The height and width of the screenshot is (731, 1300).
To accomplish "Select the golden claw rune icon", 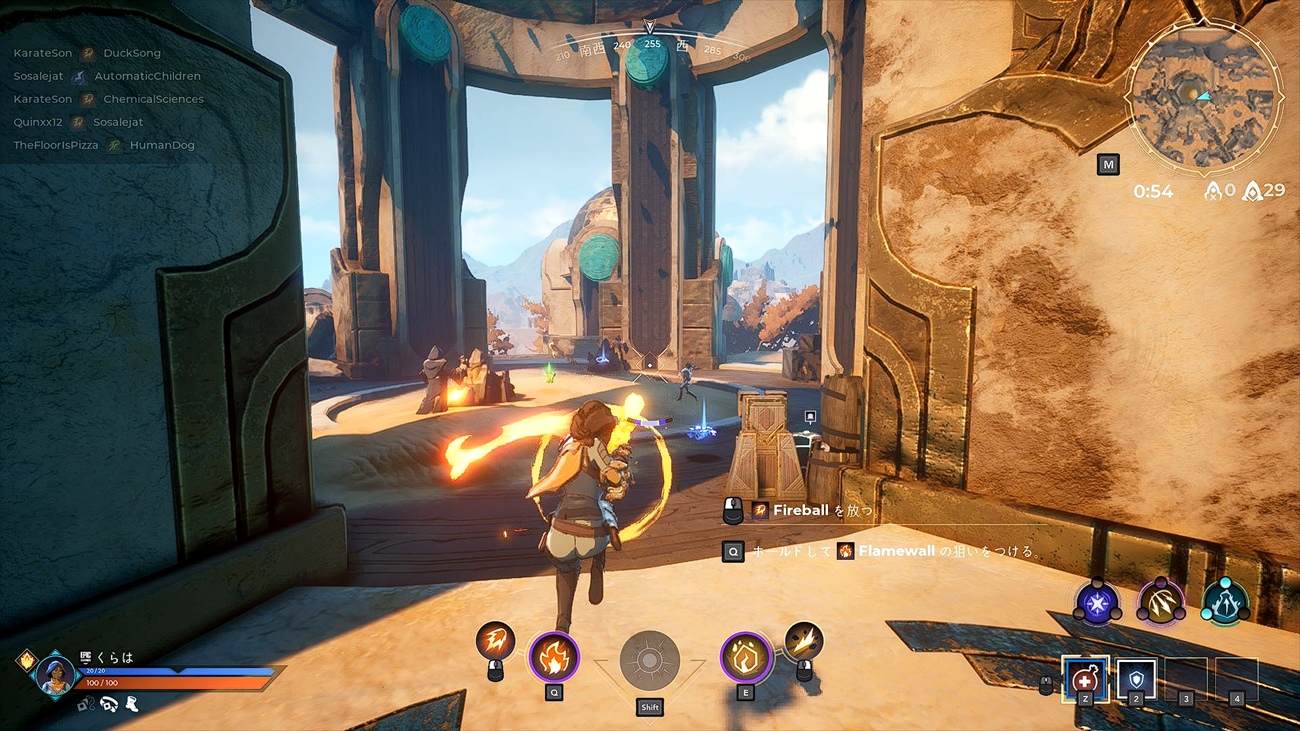I will tap(1160, 601).
